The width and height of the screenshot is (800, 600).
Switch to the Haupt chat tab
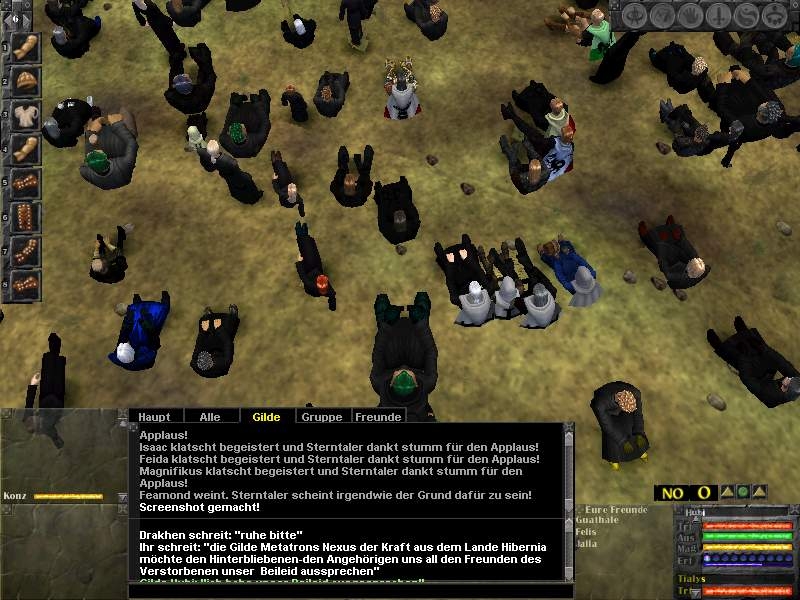coord(154,416)
